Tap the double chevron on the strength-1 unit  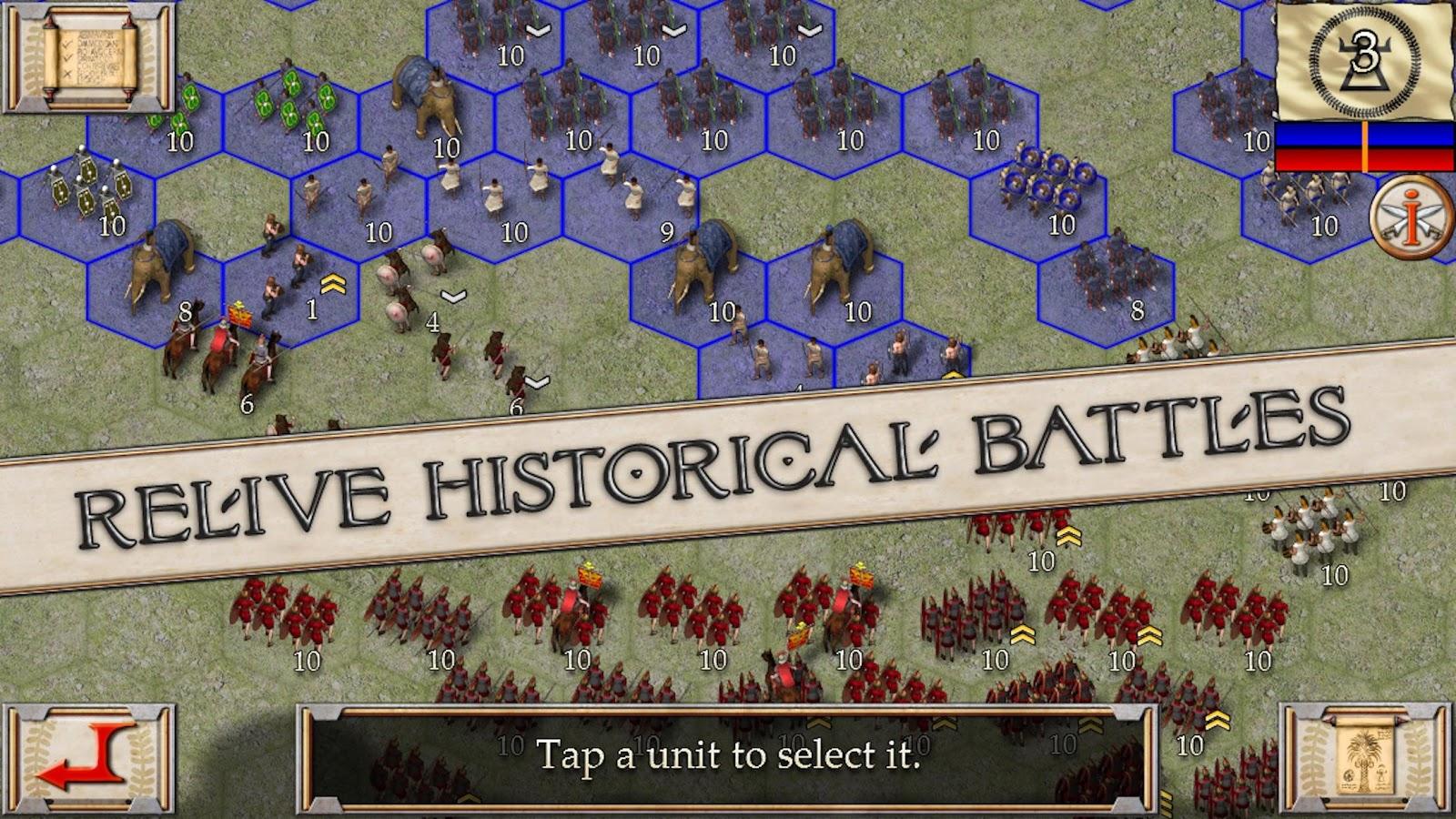[332, 281]
